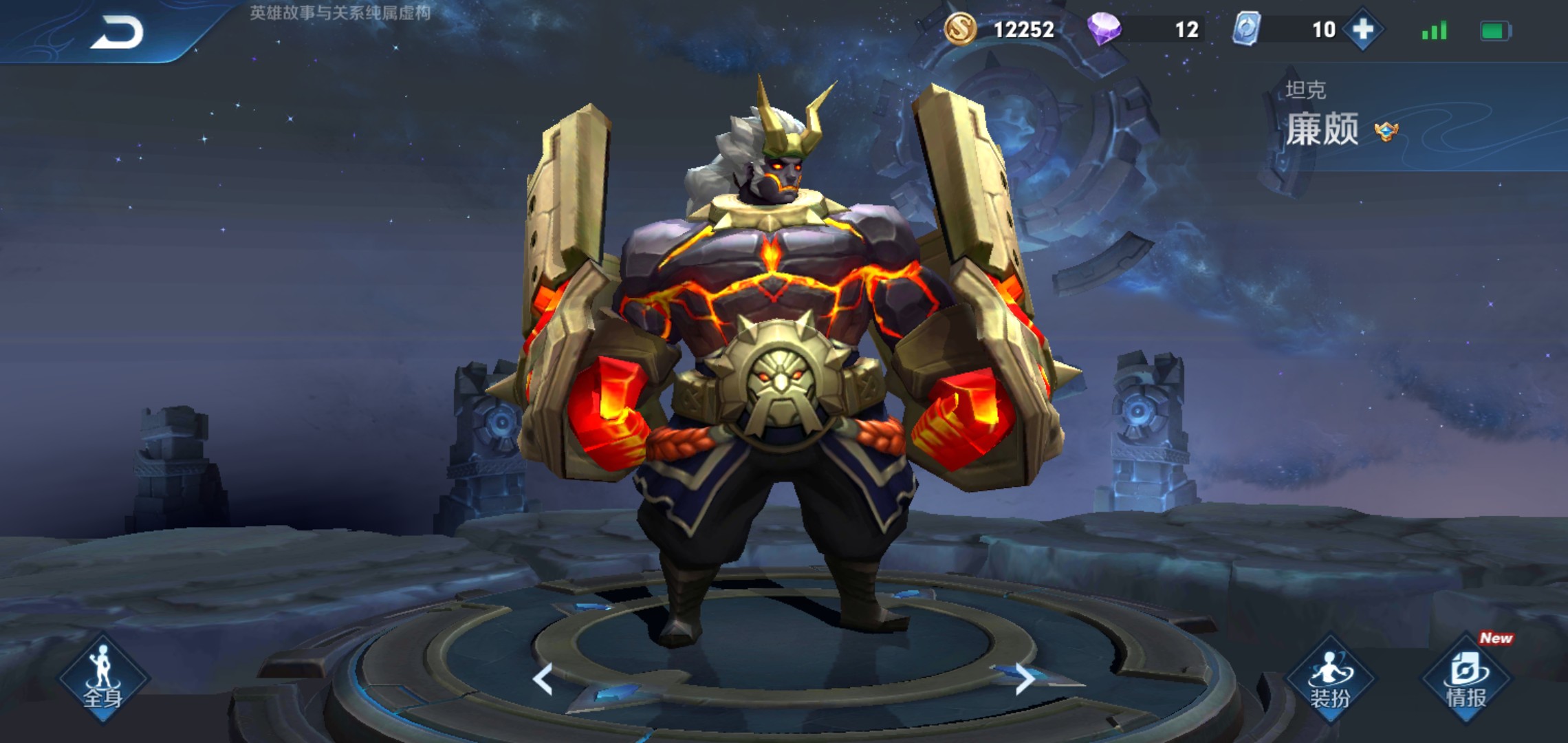
Task: Show the previous hero with left arrow
Action: [543, 679]
